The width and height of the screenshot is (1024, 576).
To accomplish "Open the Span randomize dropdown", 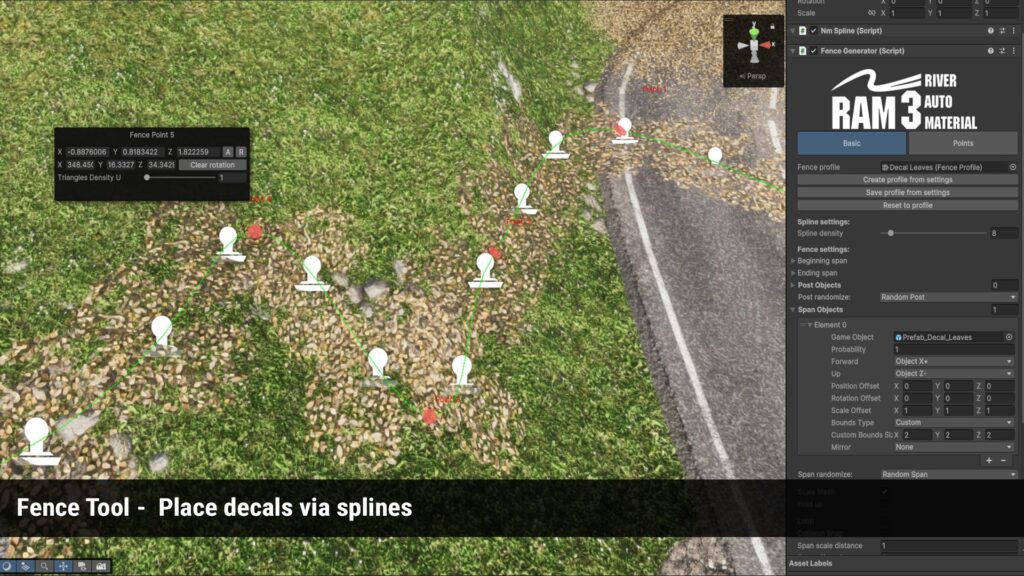I will [948, 474].
